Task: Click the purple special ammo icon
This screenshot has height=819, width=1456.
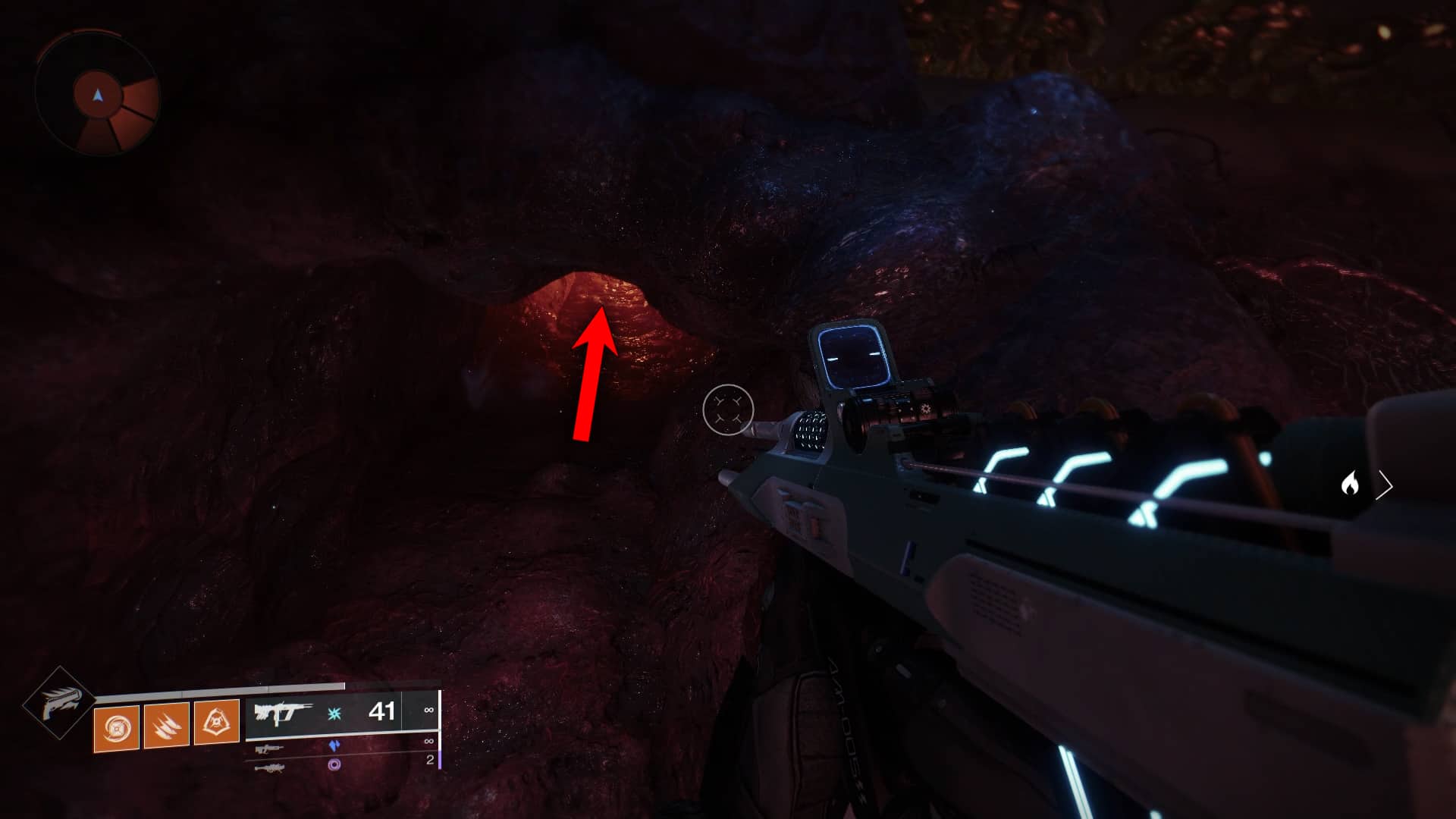Action: point(335,746)
